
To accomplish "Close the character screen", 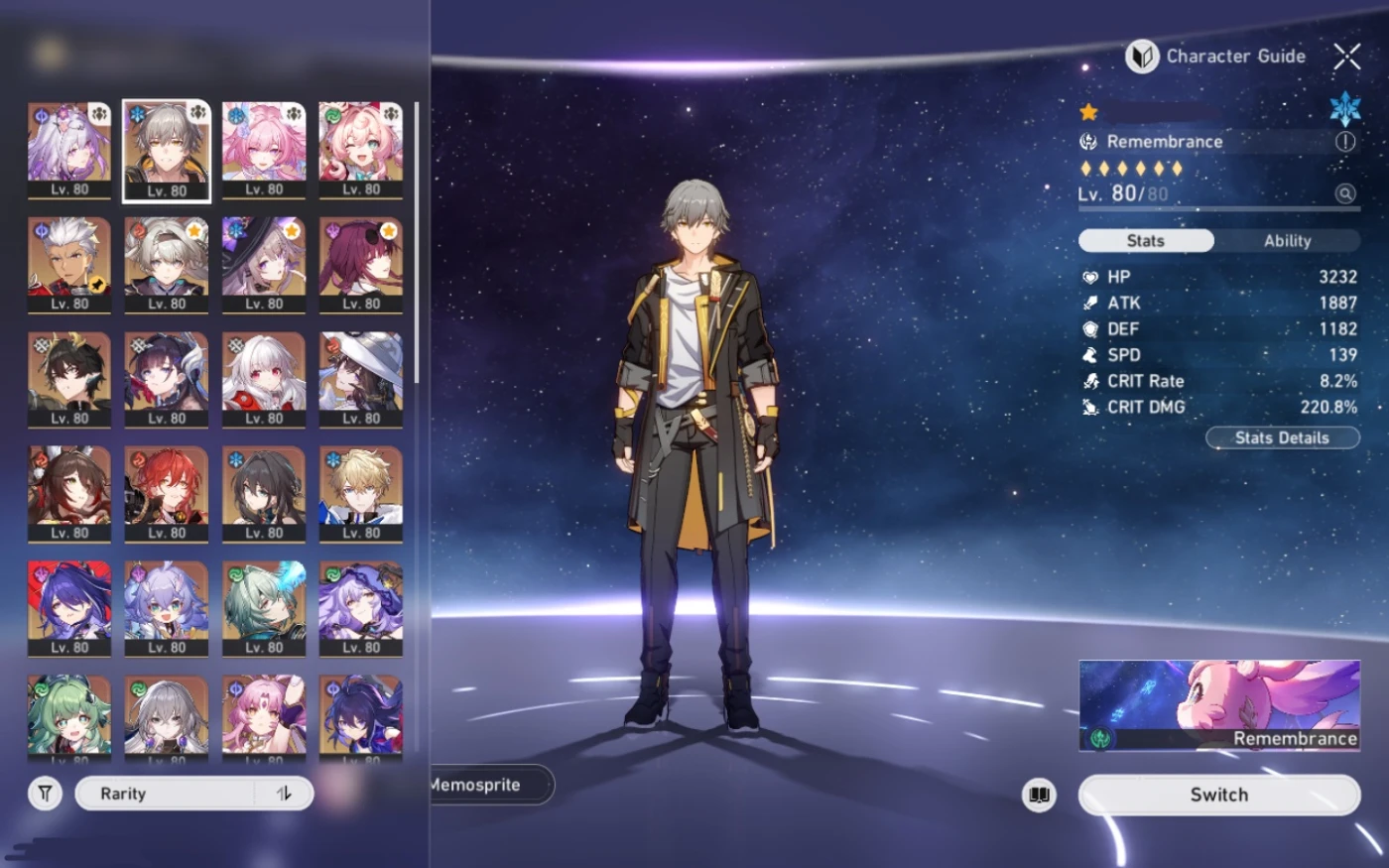I will coord(1346,57).
